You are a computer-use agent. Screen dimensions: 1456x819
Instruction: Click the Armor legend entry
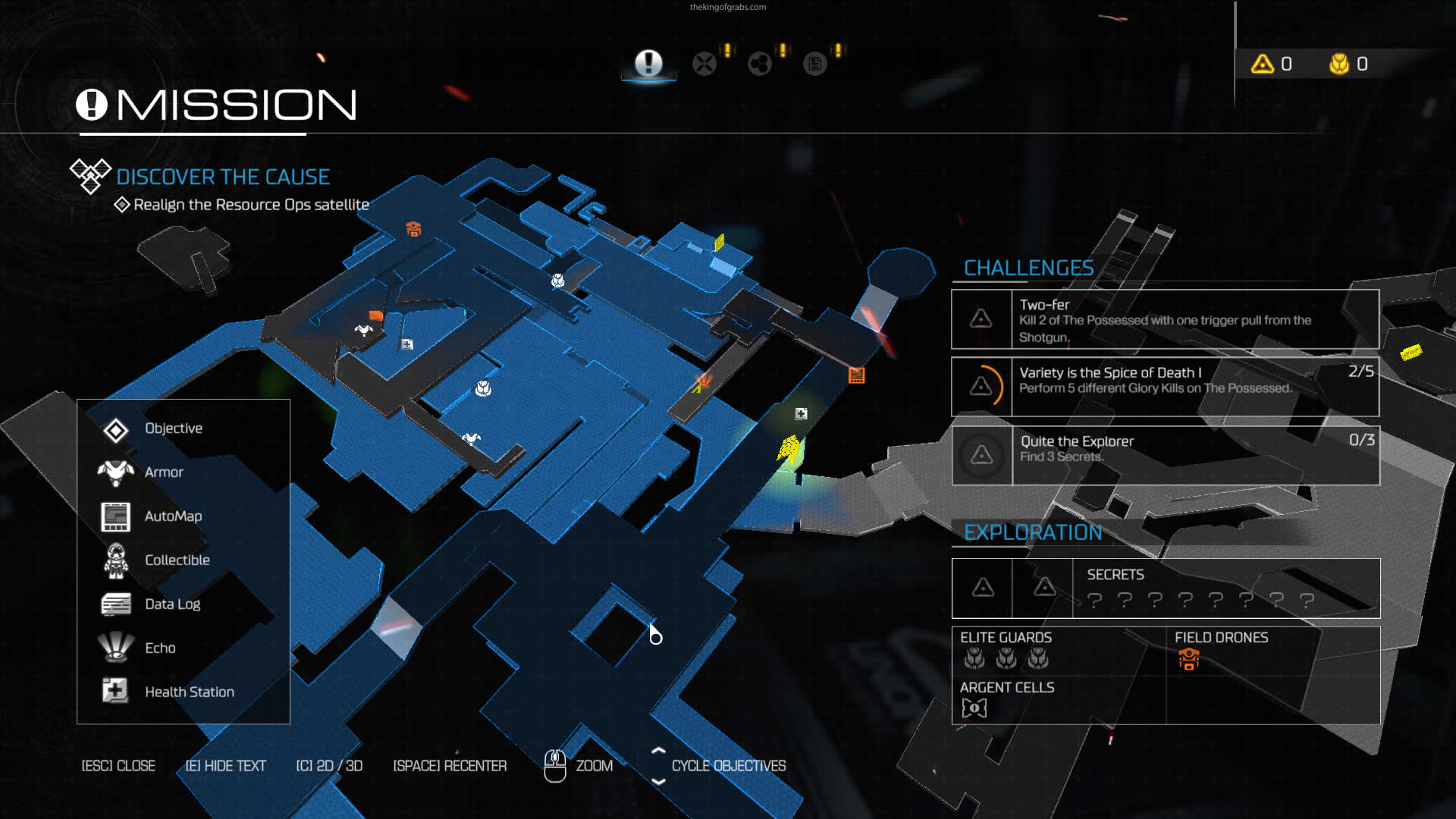(x=164, y=472)
